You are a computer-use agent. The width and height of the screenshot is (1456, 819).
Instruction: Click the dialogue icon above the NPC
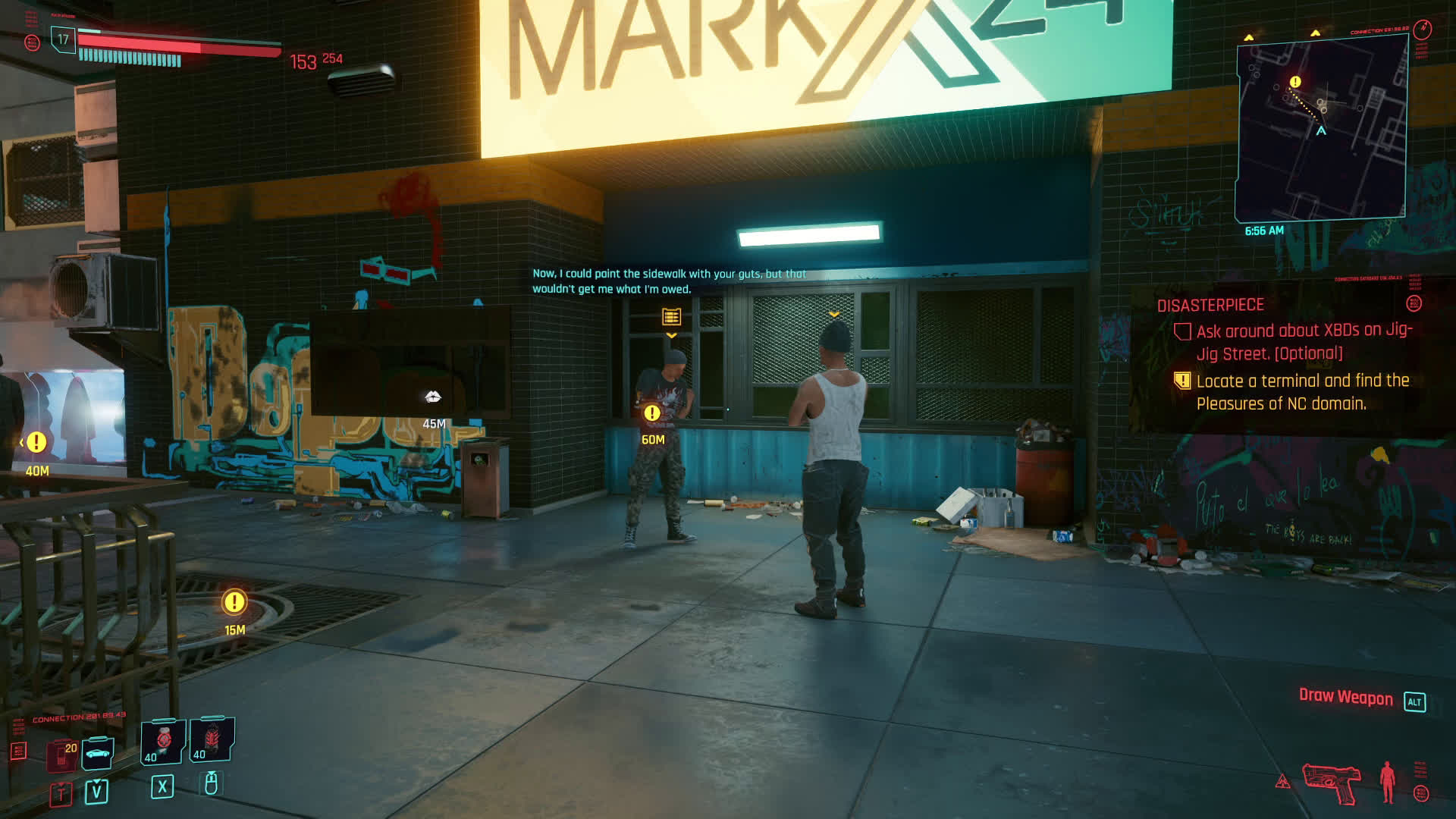click(671, 316)
